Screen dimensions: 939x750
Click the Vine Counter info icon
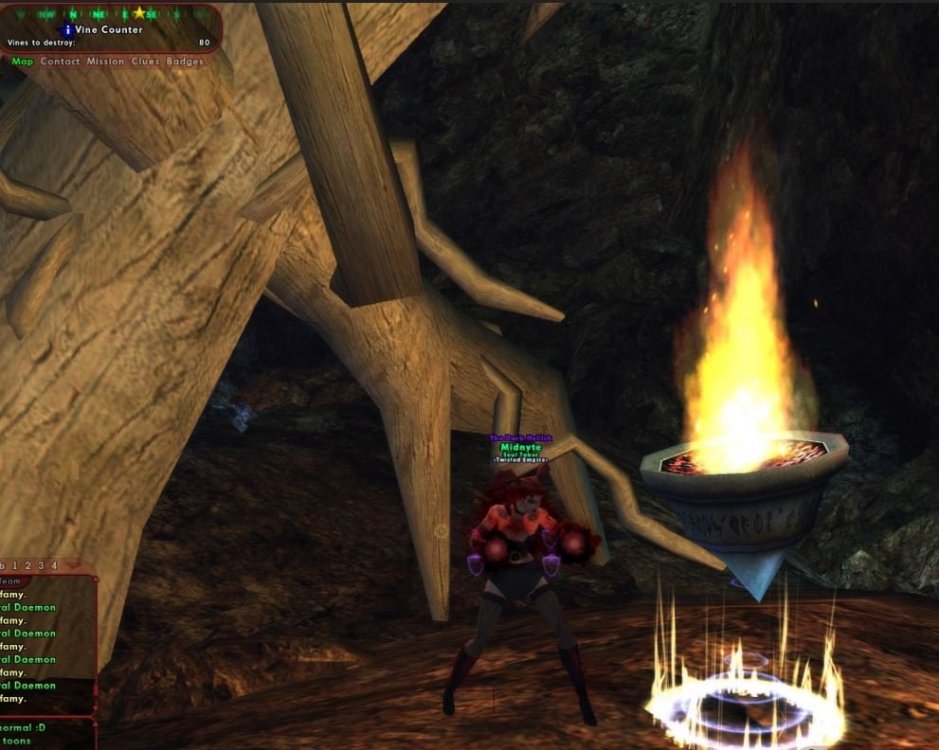[68, 30]
